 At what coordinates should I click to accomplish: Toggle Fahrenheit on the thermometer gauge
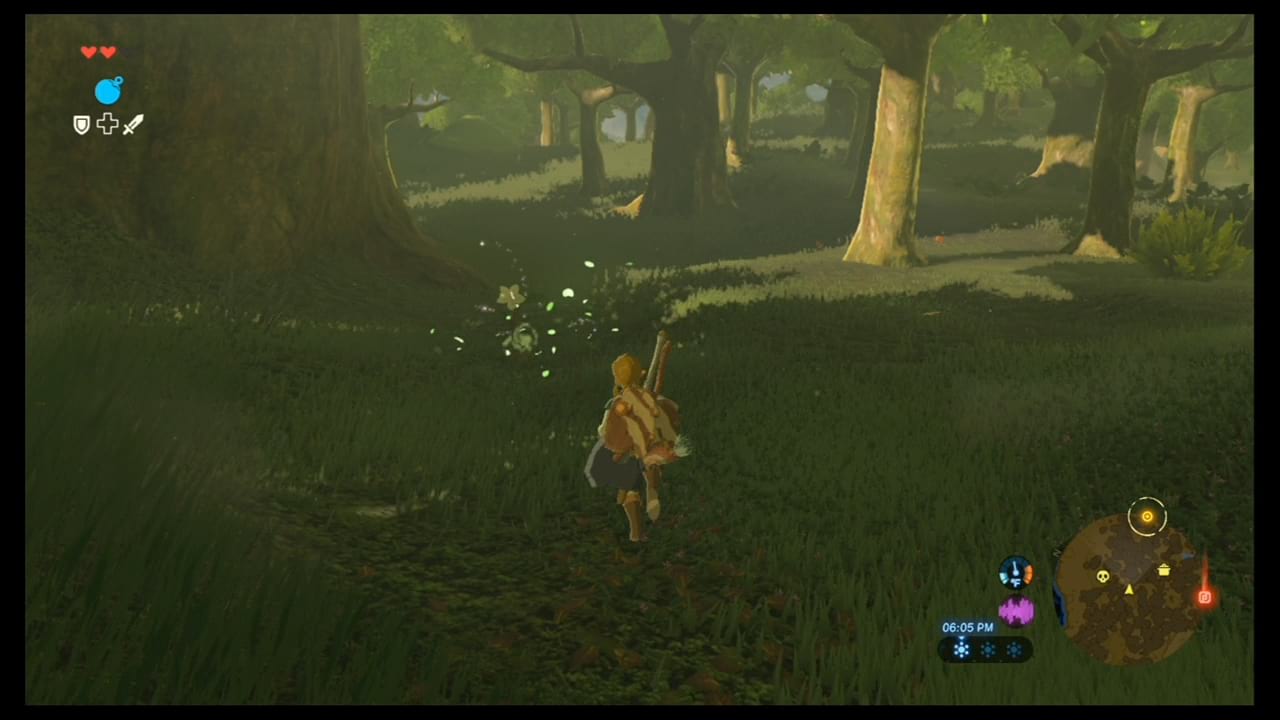1016,582
